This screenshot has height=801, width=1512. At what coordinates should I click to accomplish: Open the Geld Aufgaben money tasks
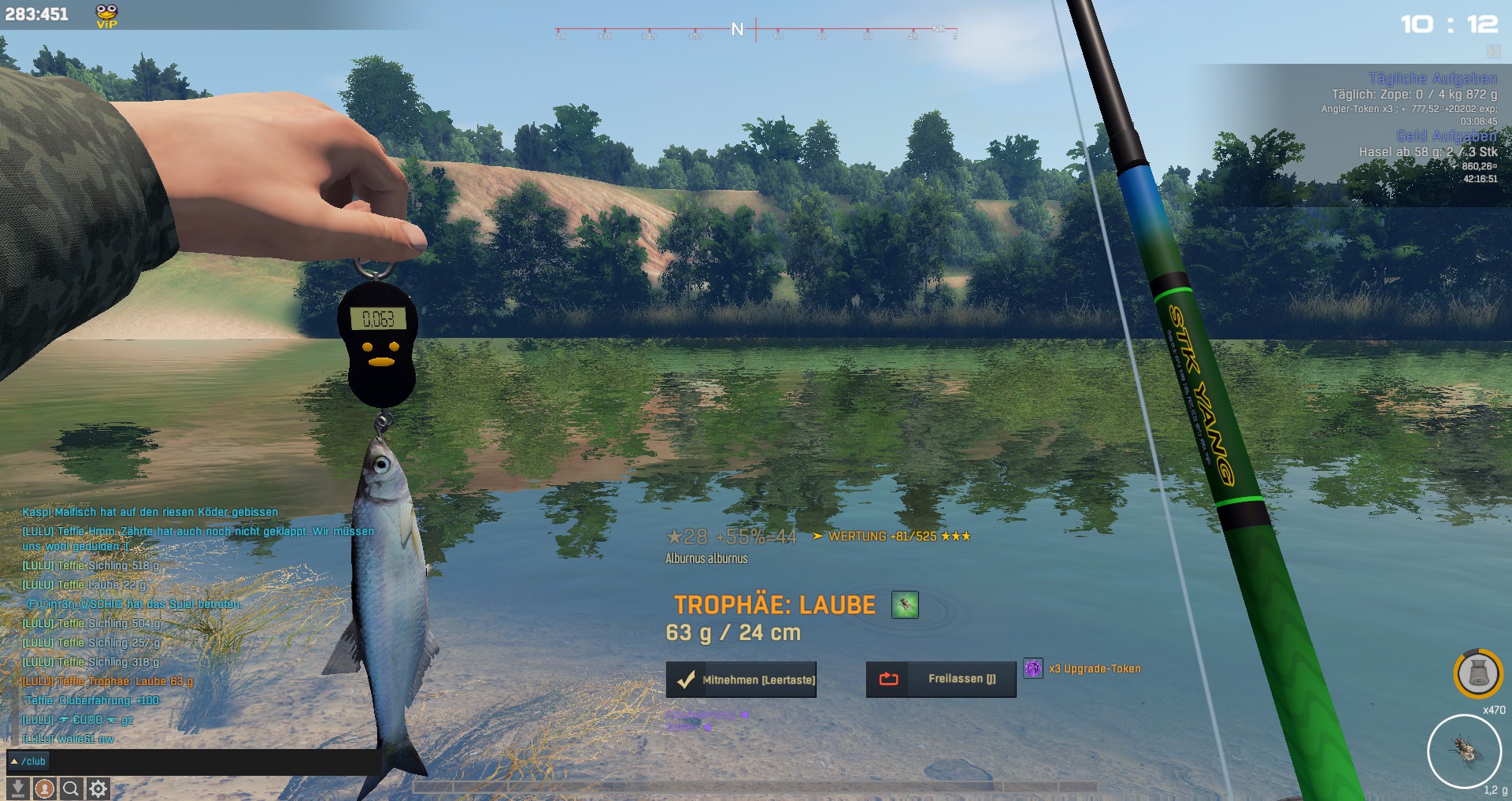click(1446, 136)
